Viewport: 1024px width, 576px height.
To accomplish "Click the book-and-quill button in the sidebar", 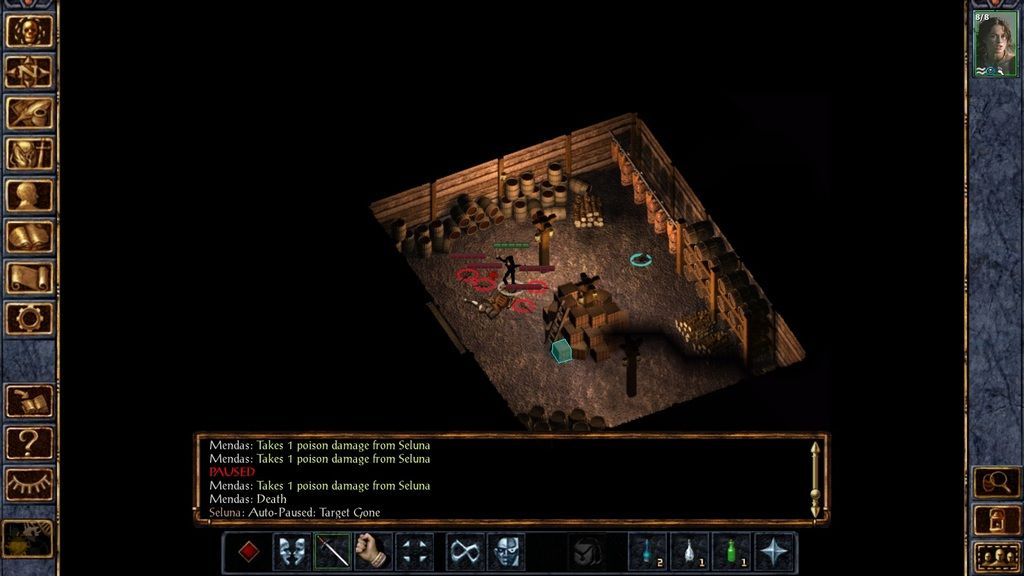I will click(x=29, y=401).
